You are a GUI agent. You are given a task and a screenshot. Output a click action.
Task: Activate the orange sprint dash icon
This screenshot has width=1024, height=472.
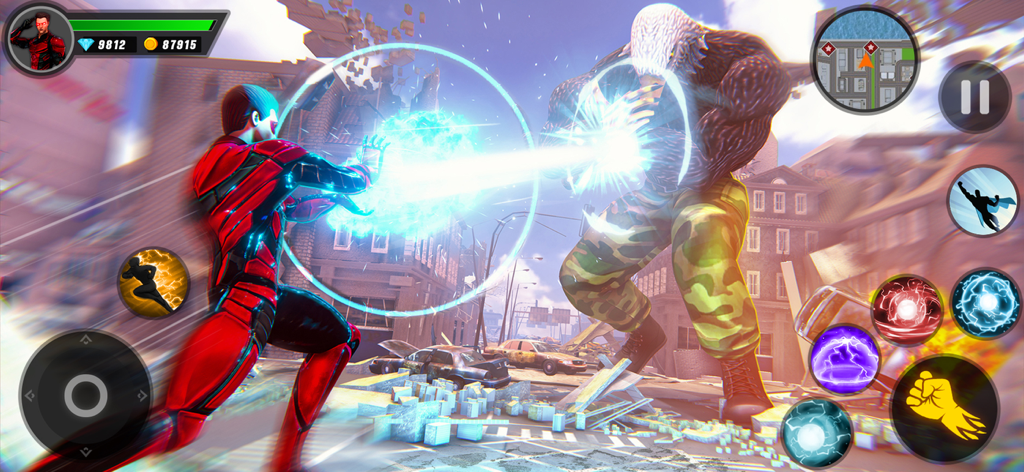click(154, 282)
